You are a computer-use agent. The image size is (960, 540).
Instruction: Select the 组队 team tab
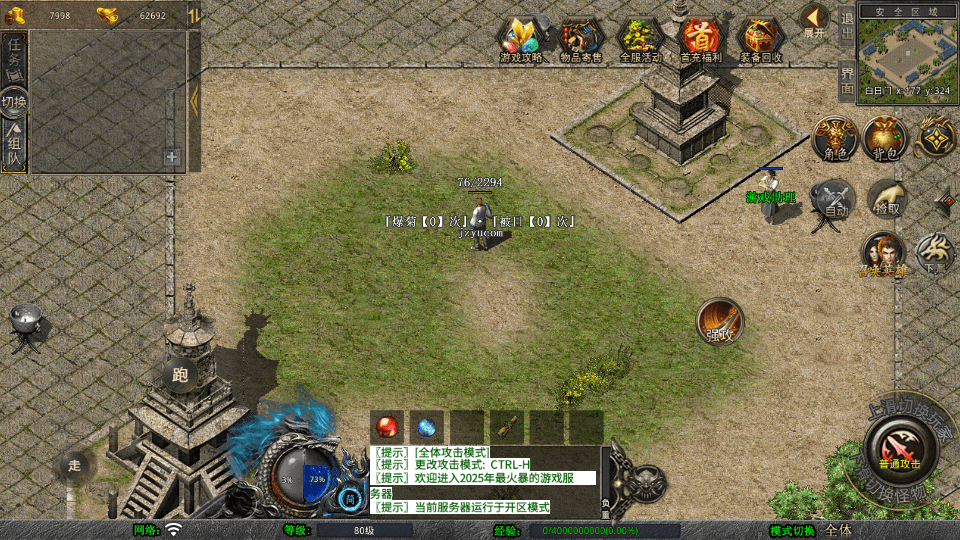(15, 147)
